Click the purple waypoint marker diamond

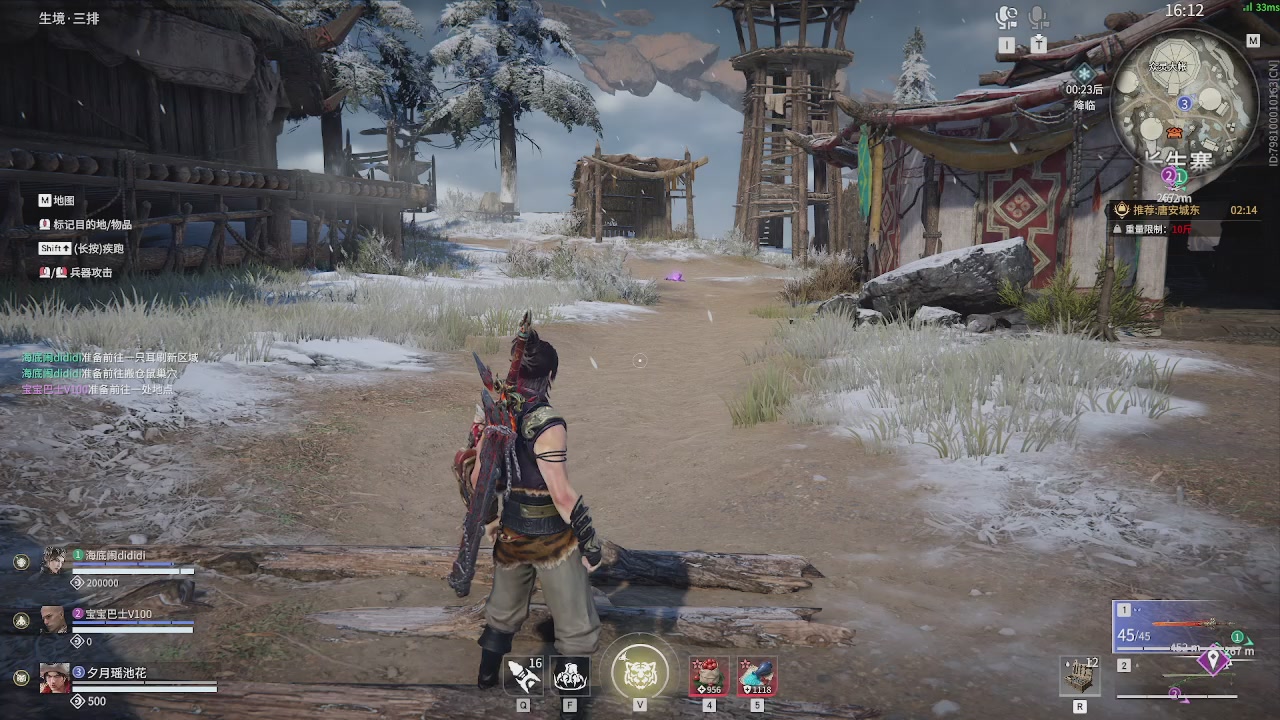click(x=1215, y=661)
